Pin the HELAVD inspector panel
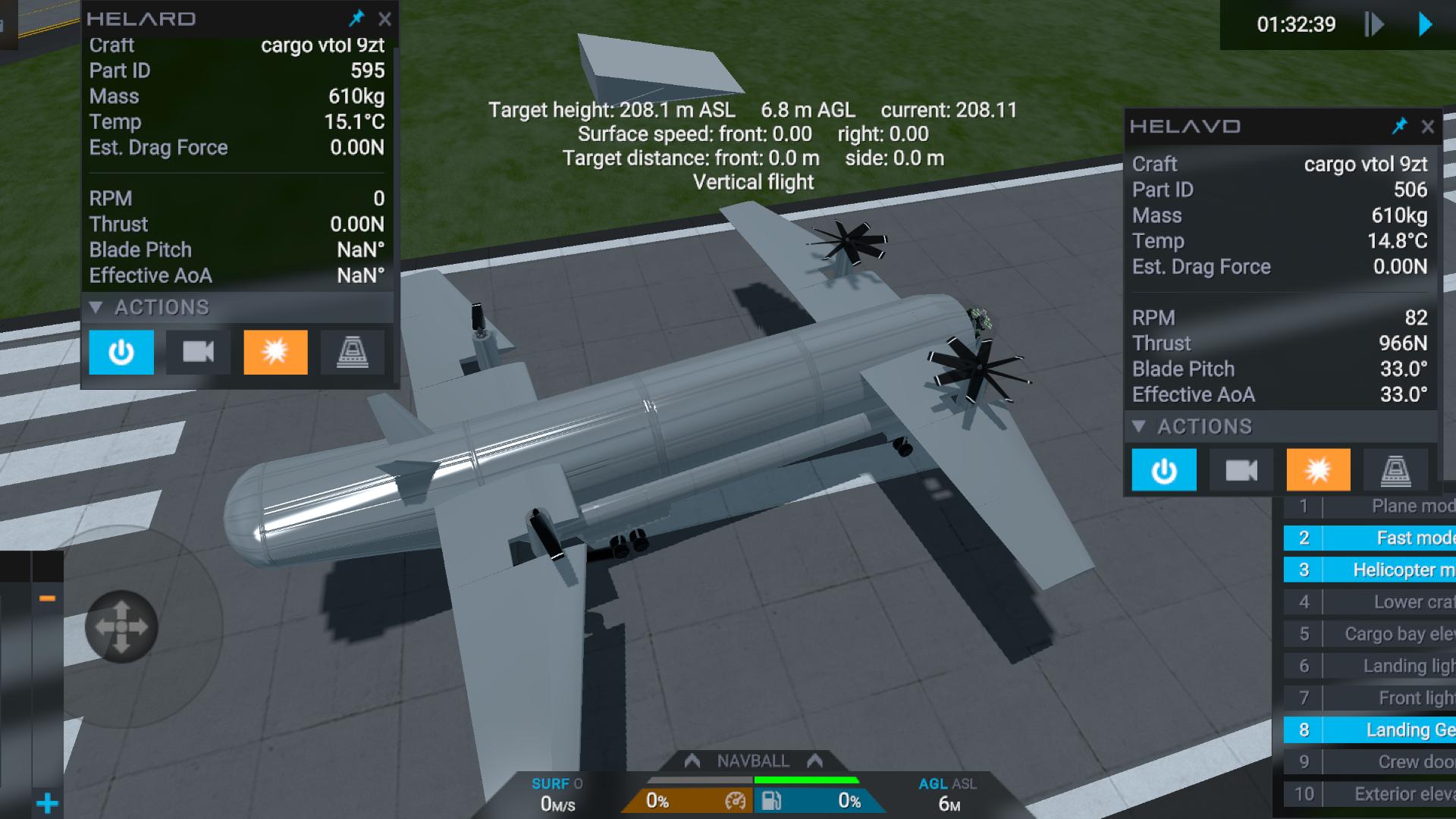This screenshot has width=1456, height=819. pyautogui.click(x=1399, y=126)
